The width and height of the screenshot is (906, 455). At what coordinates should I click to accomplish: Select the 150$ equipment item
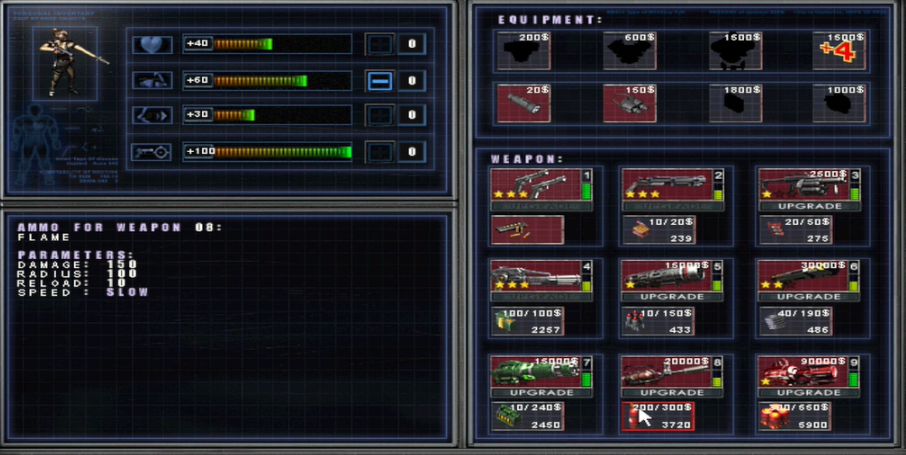point(629,103)
